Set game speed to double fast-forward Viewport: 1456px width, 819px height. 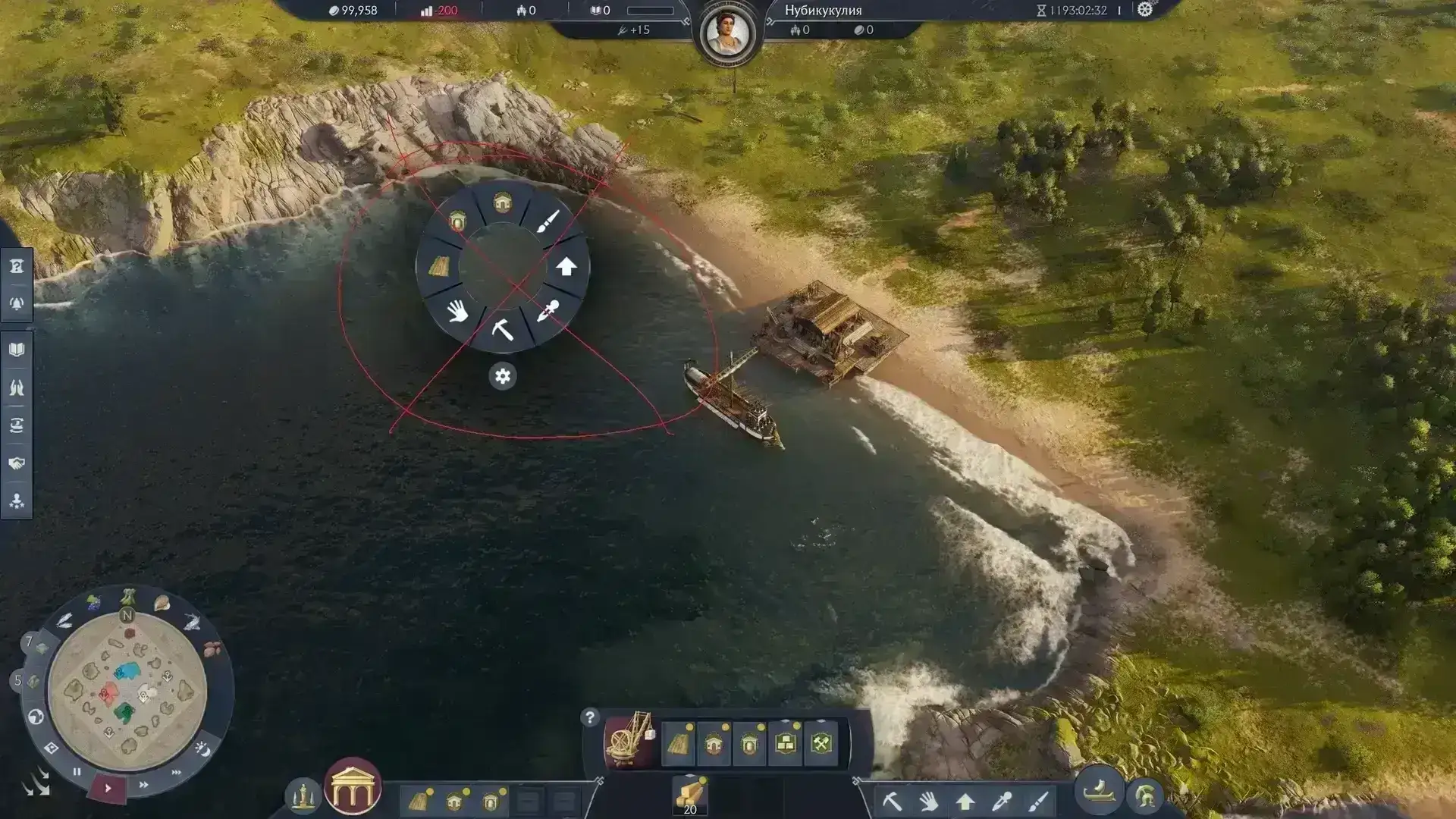[143, 784]
